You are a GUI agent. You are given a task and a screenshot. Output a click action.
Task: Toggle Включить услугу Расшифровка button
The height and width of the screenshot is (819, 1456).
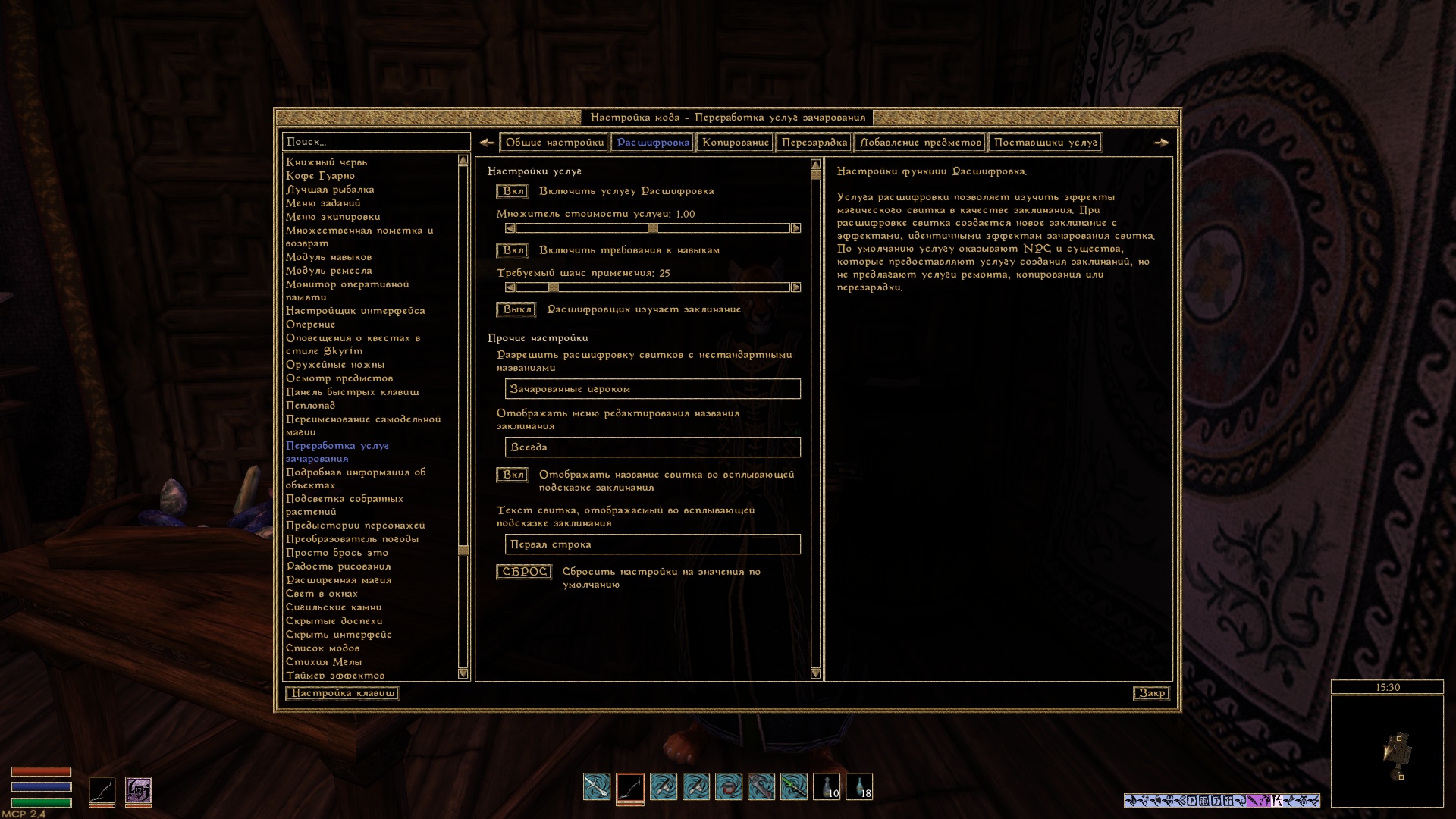coord(513,191)
